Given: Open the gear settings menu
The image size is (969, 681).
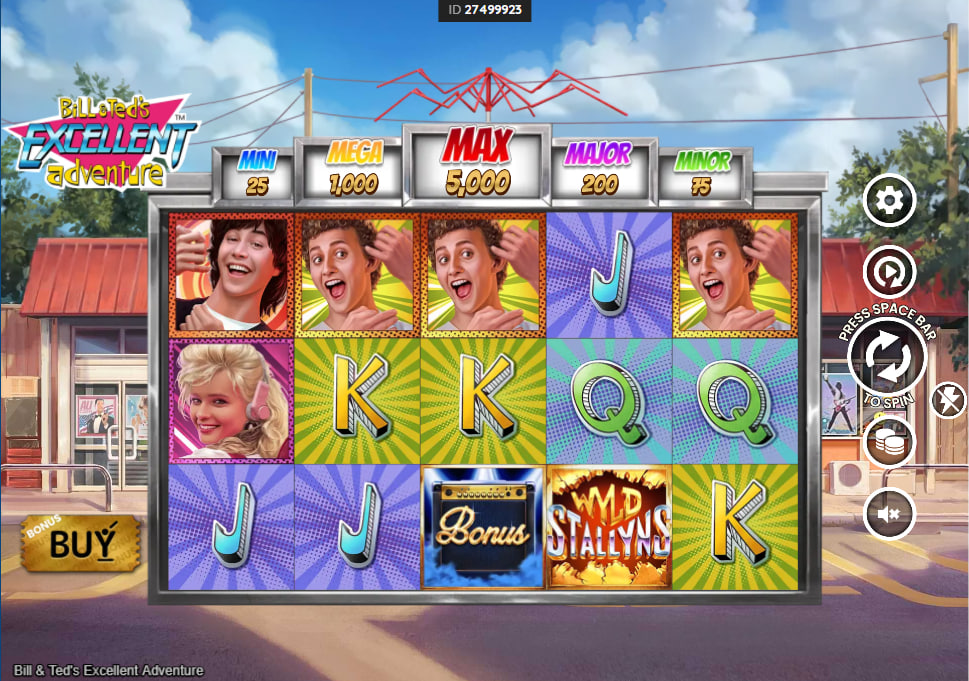Looking at the screenshot, I should coord(888,202).
